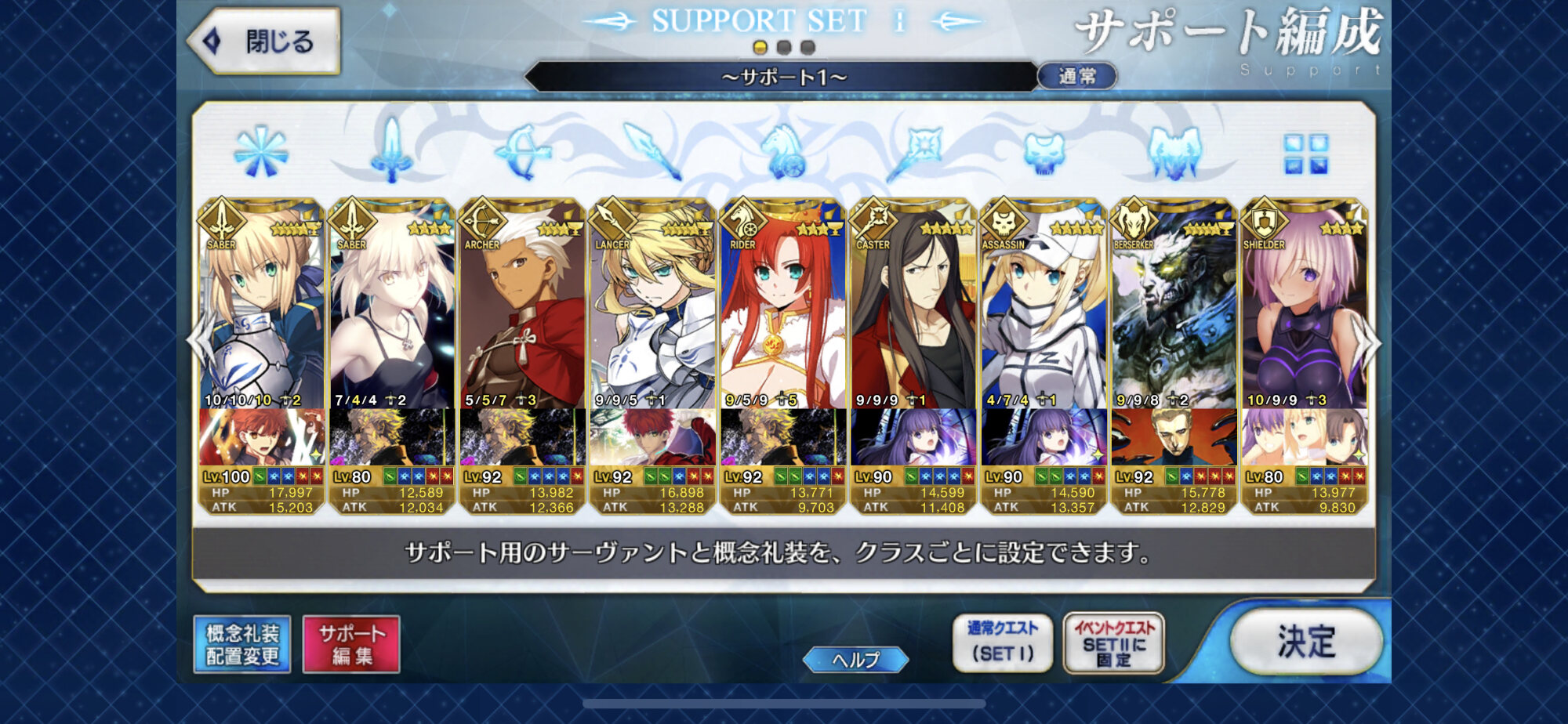Pick the Berserker servant card

click(1174, 313)
